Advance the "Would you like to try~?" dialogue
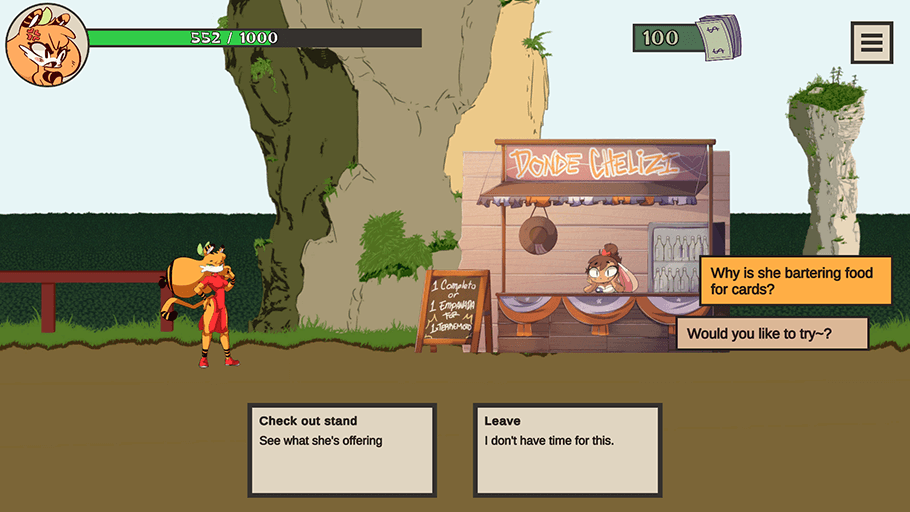Viewport: 910px width, 512px height. tap(772, 334)
